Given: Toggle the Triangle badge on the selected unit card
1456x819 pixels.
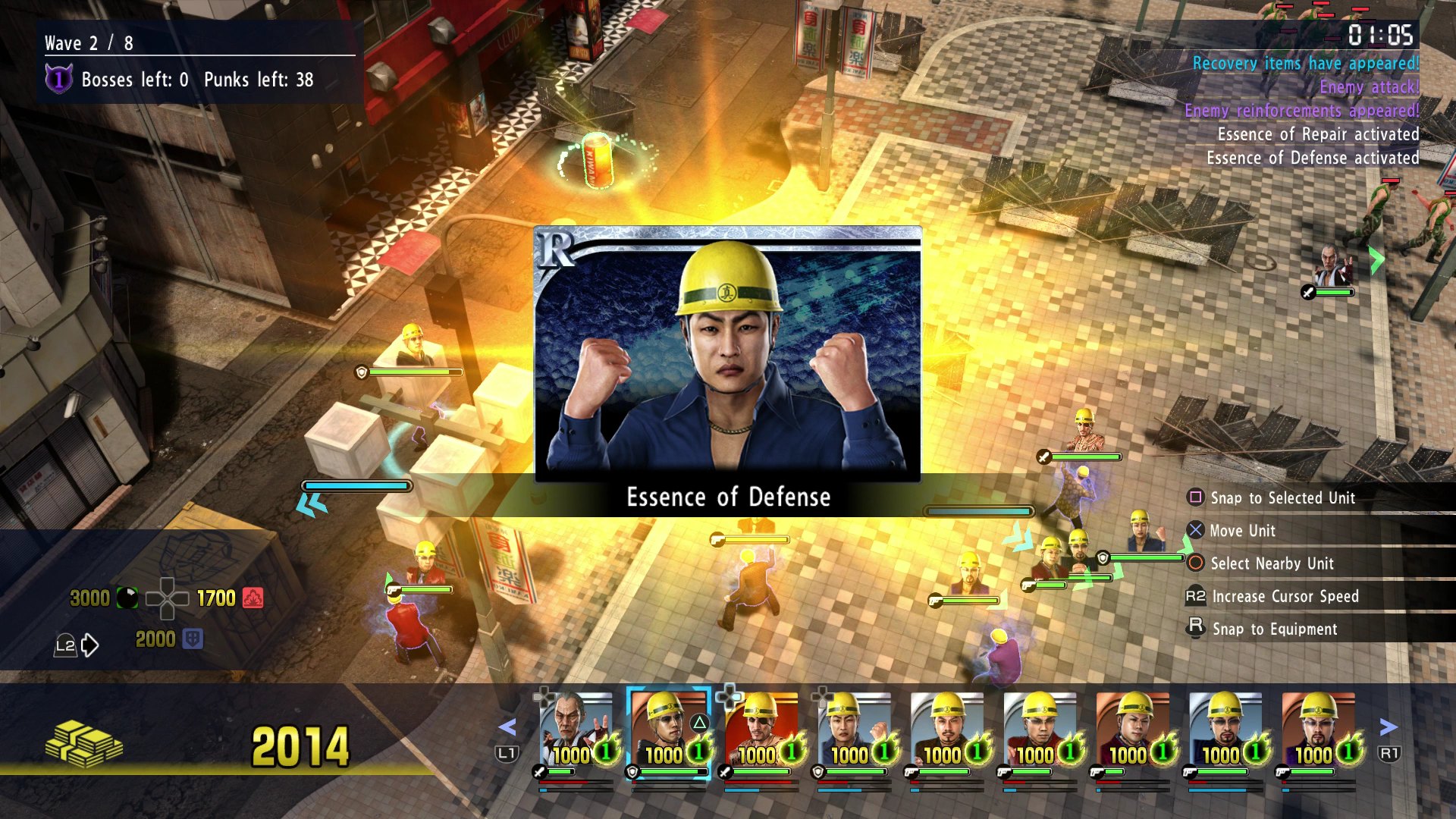Looking at the screenshot, I should pos(699,721).
